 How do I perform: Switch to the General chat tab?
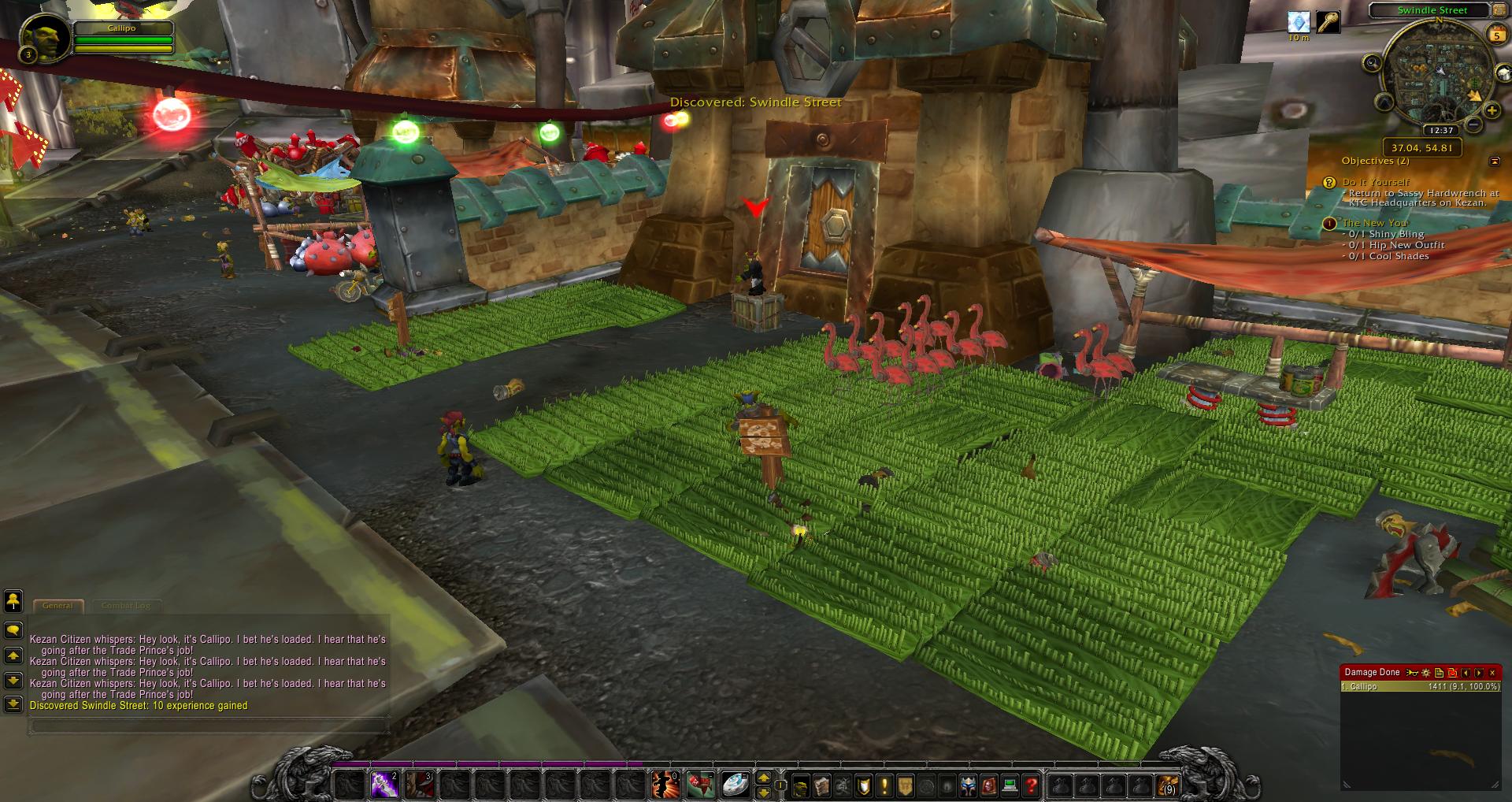pos(57,605)
